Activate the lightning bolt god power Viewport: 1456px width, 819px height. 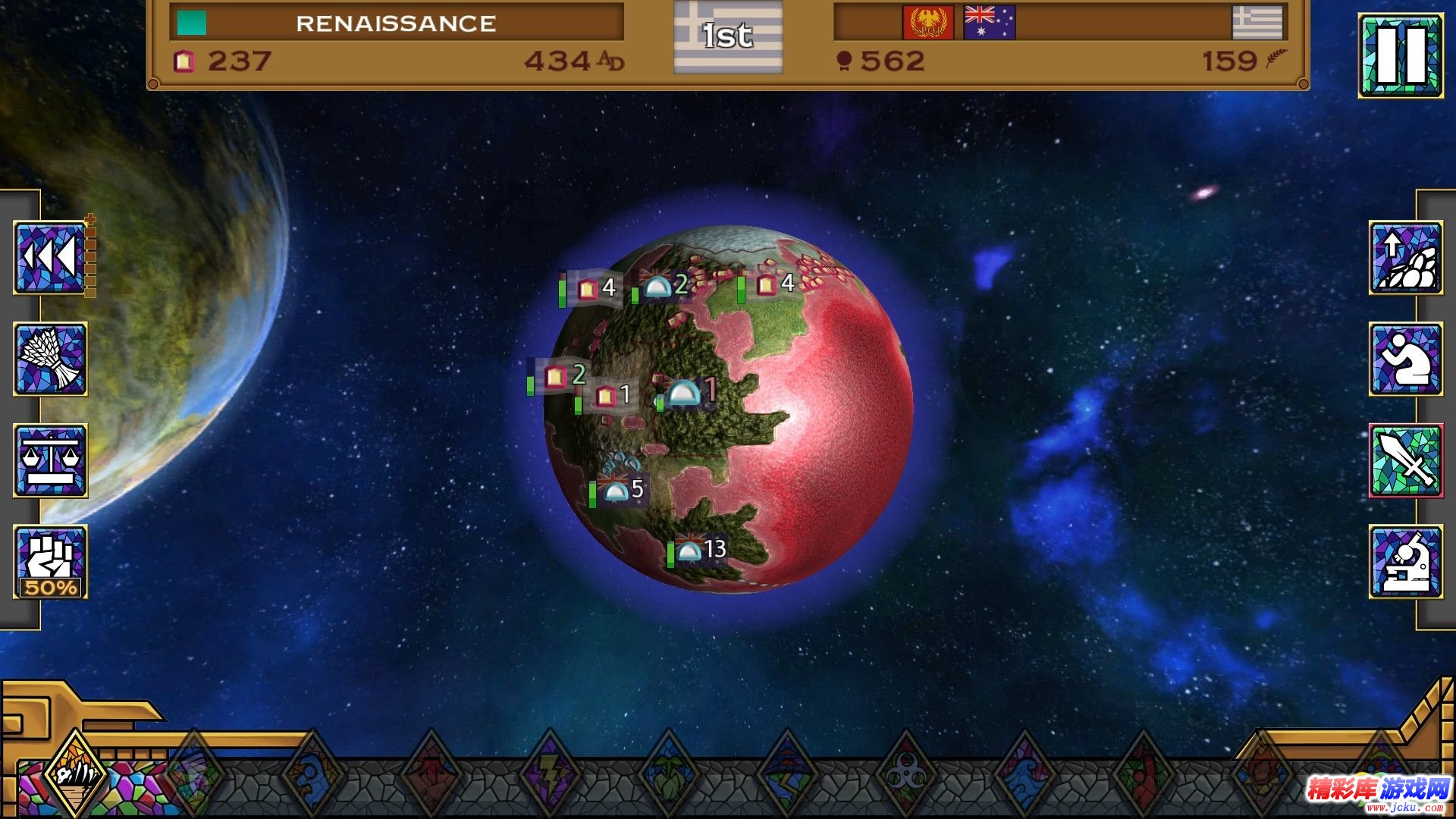[x=551, y=775]
